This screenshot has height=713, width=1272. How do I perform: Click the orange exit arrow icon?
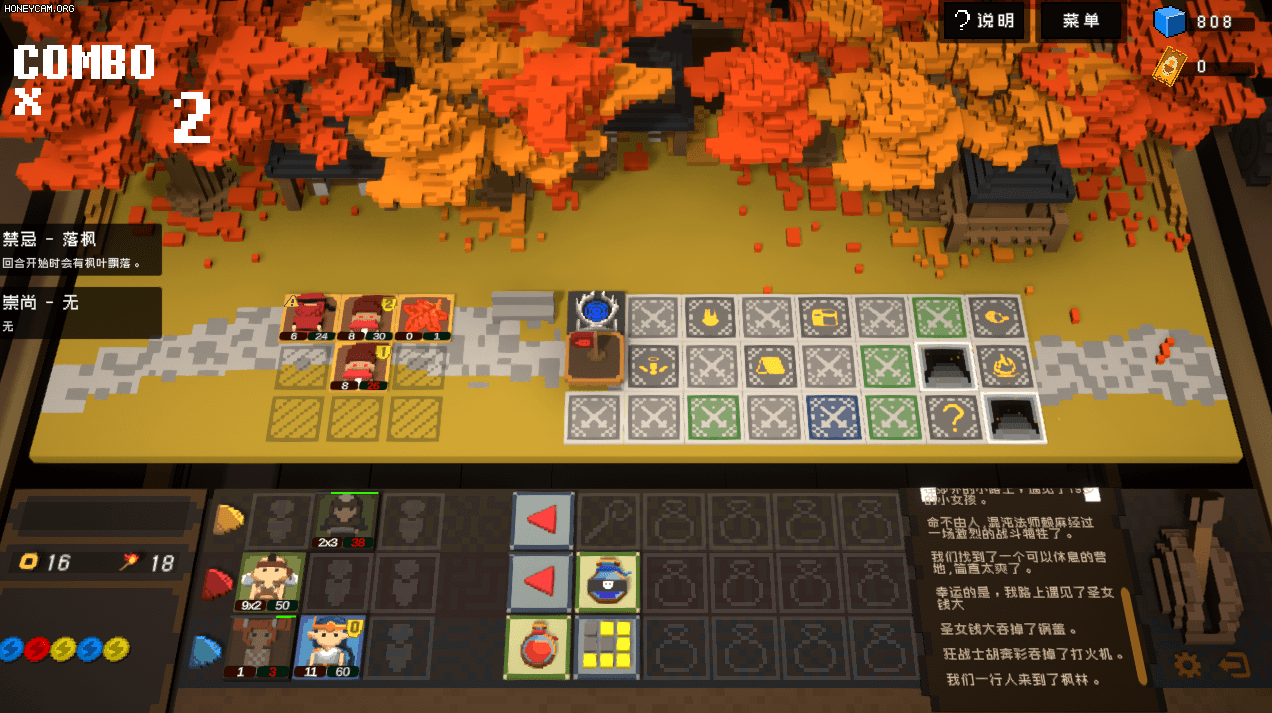point(1233,664)
